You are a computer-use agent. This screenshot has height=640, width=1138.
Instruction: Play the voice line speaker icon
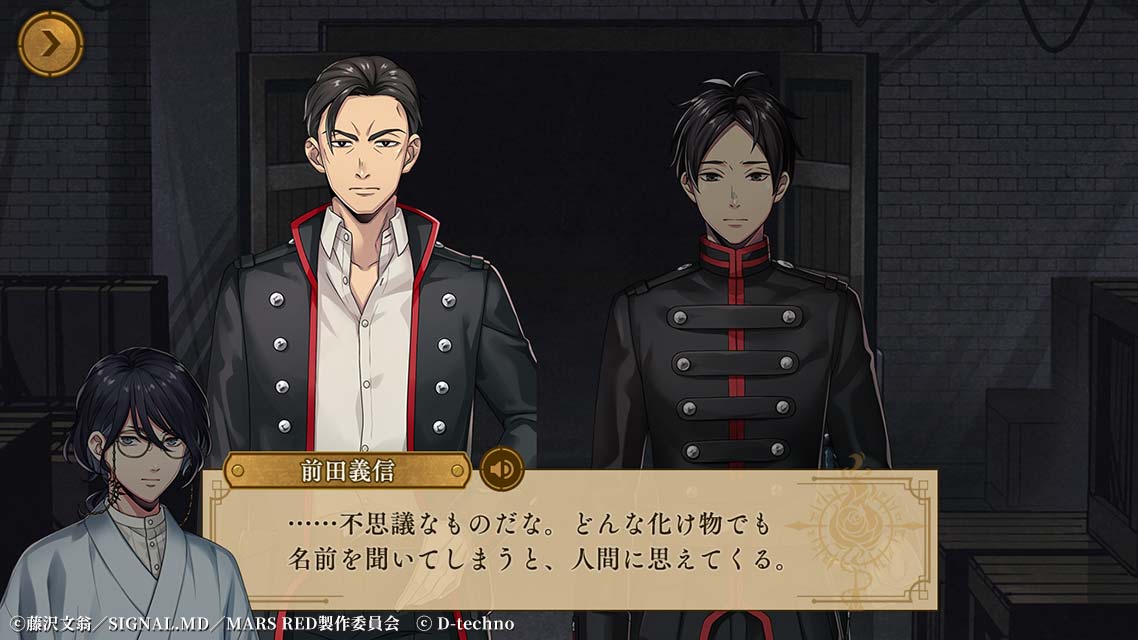click(501, 468)
